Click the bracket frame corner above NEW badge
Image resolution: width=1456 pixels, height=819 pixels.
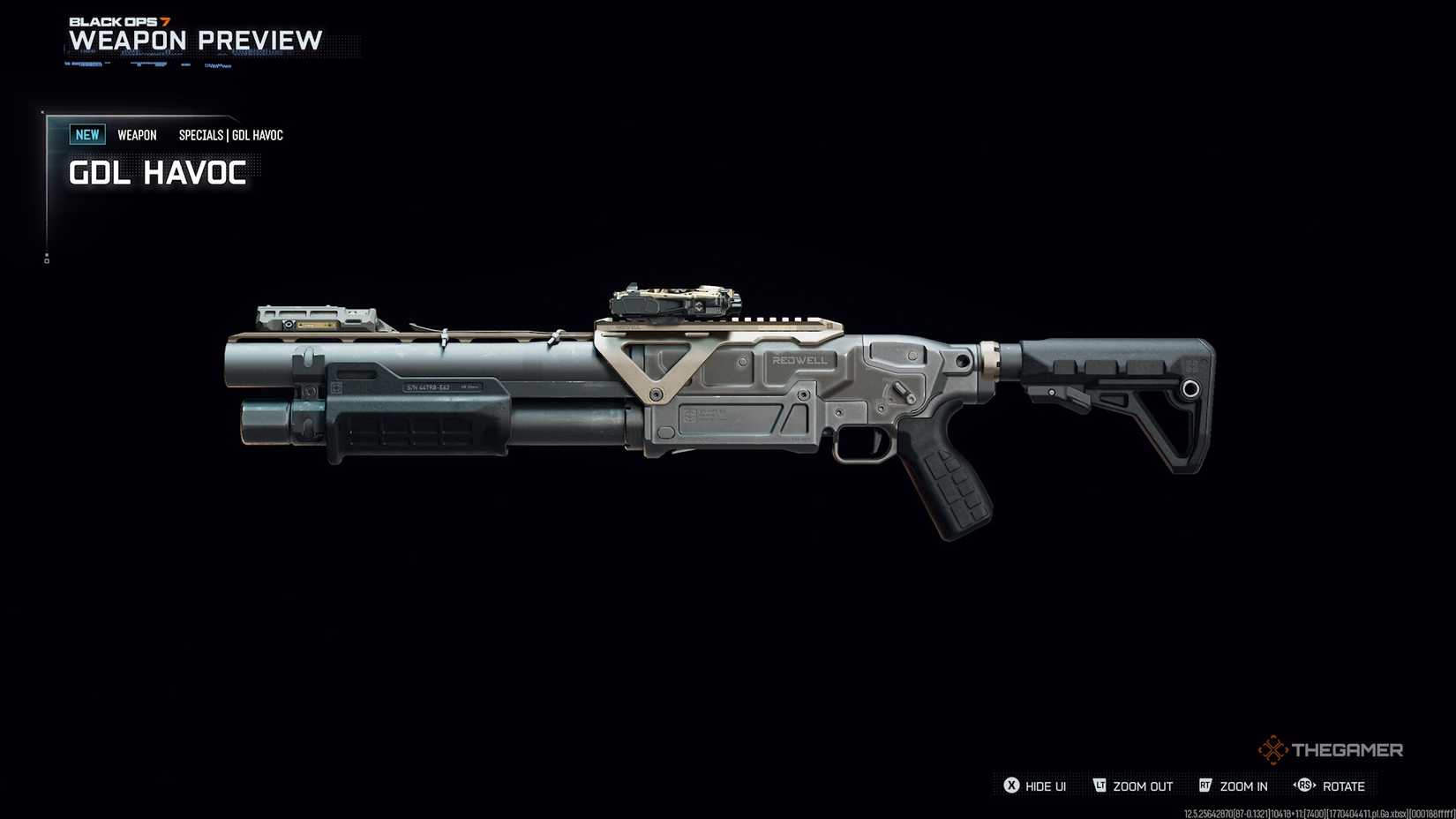tap(44, 113)
